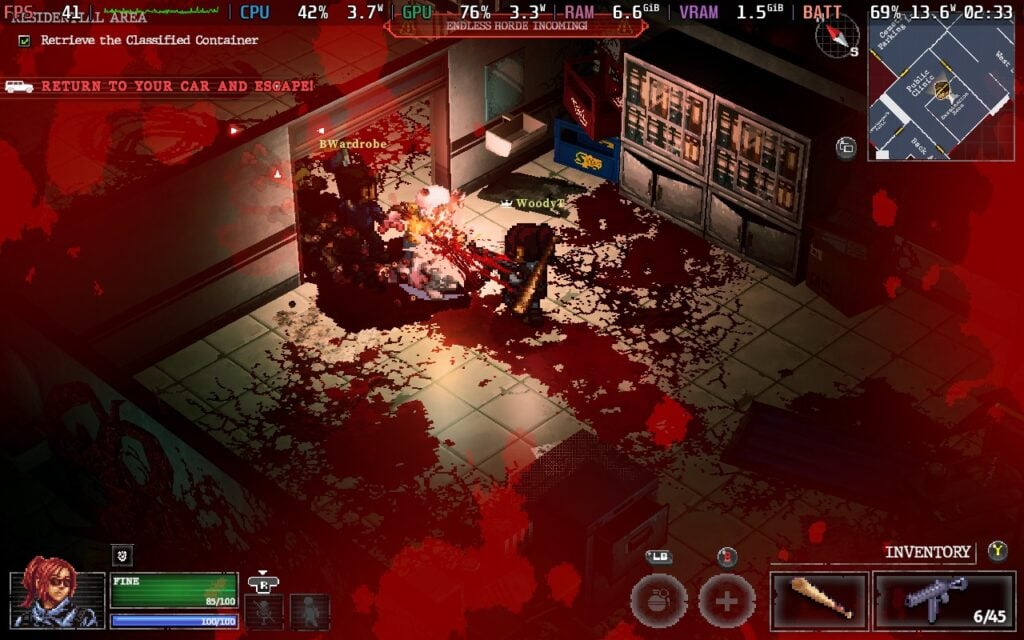Toggle the Retrieve the Classified Container objective
Image resolution: width=1024 pixels, height=640 pixels.
point(24,41)
